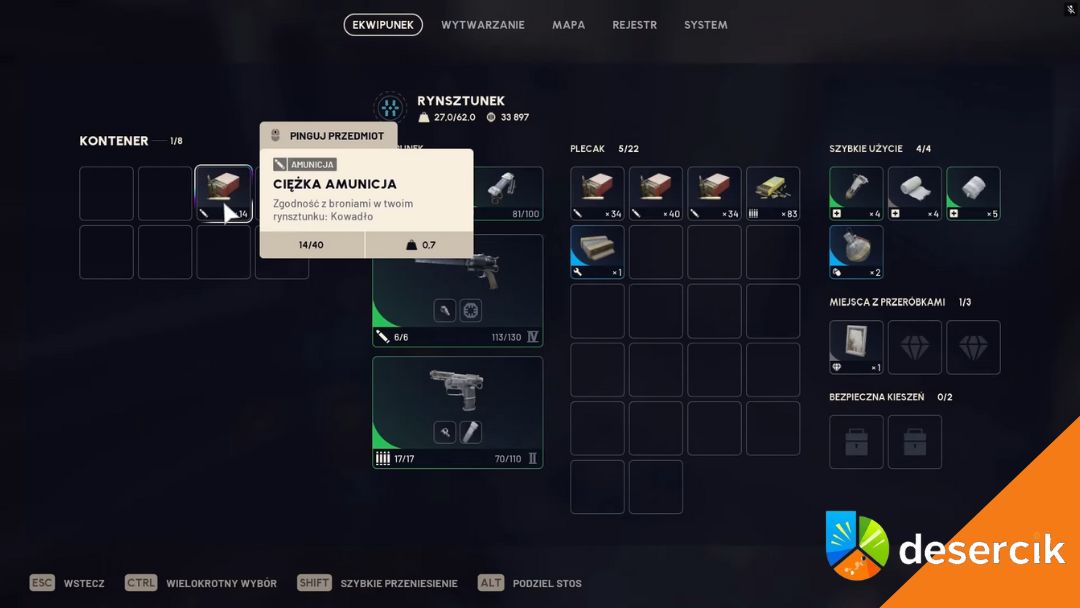
Task: Select the backpack heavy ammo stack of 40
Action: 656,193
